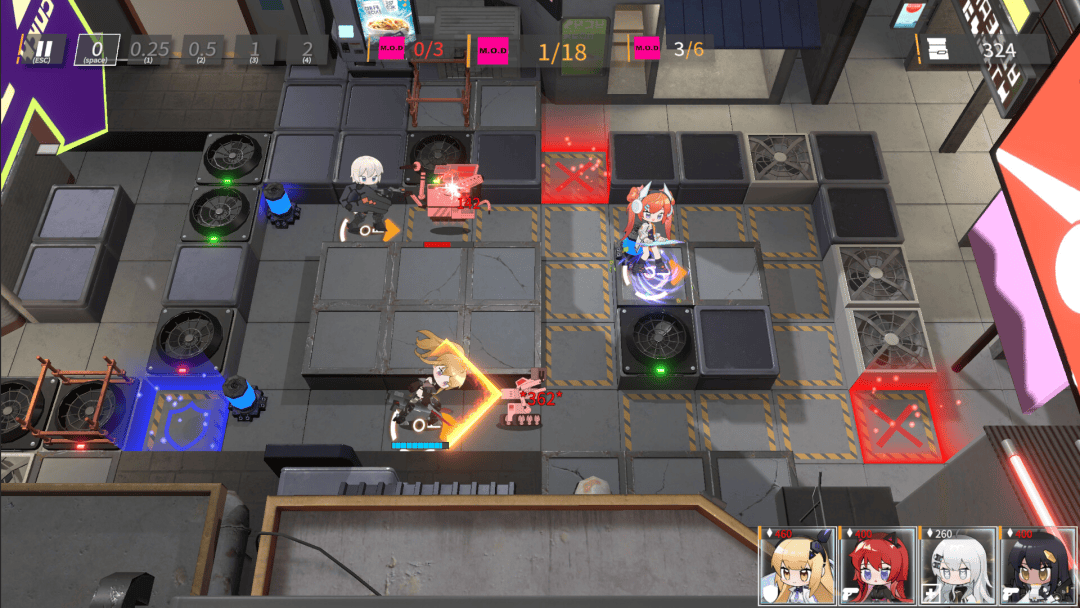Switch game speed to 0.5

202,49
